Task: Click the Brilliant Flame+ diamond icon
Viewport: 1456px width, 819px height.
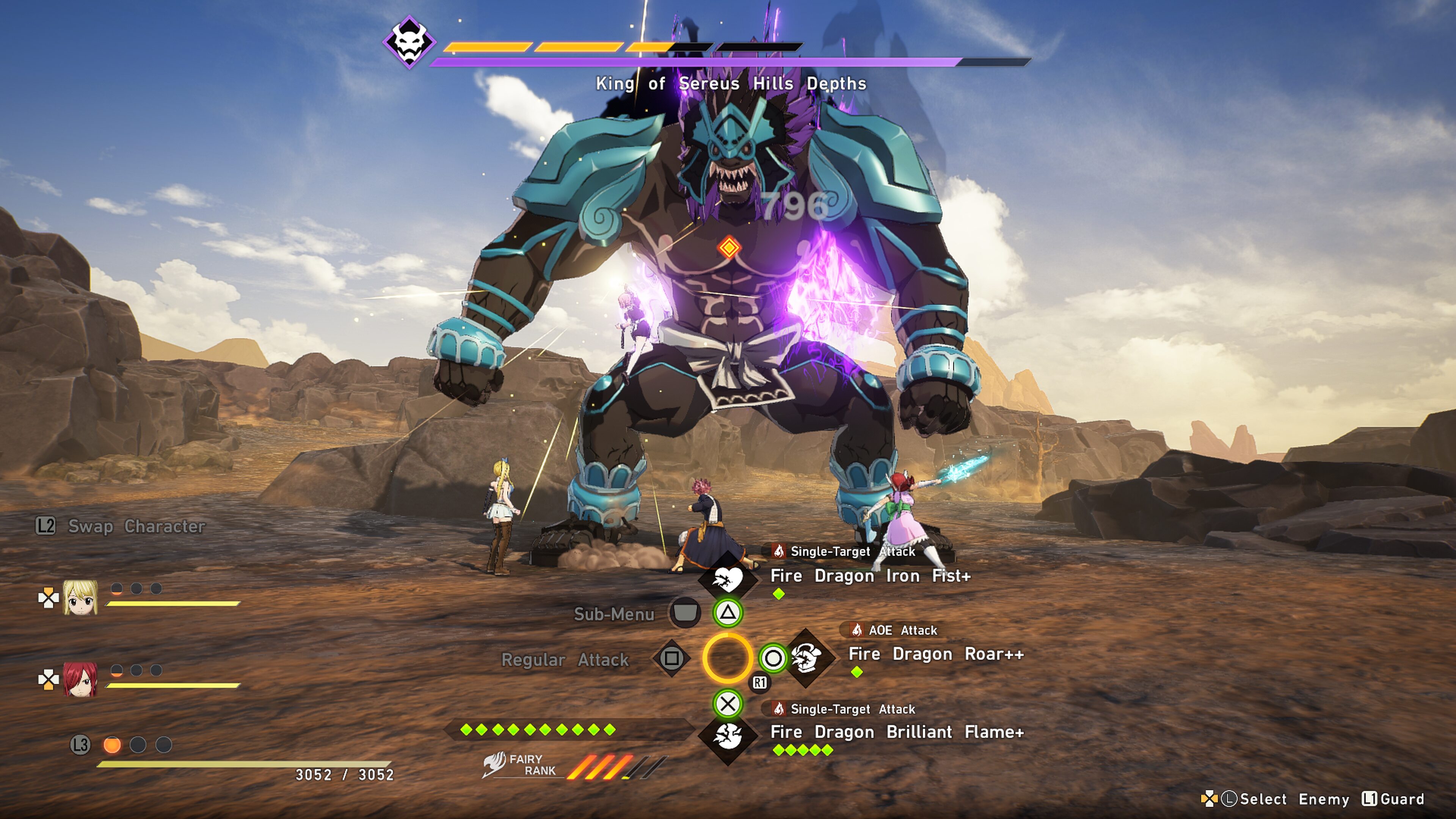Action: tap(728, 736)
